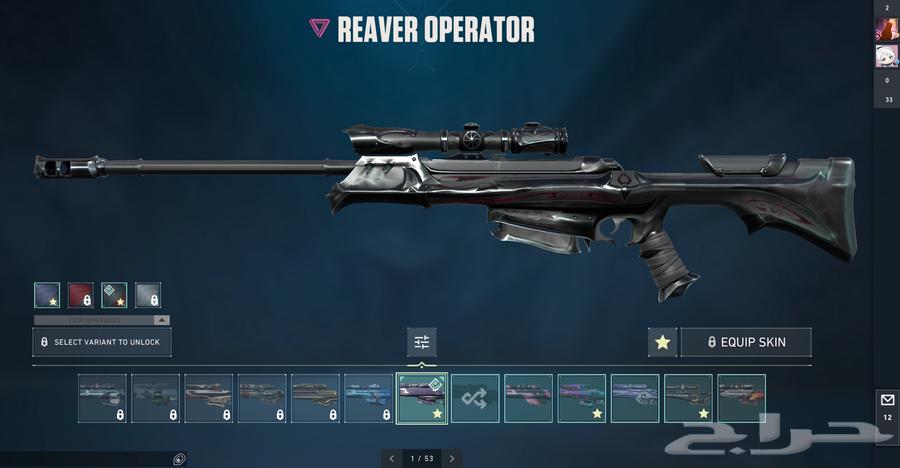Screen dimensions: 900x468
Task: Open the mail envelope notifications
Action: pos(887,400)
